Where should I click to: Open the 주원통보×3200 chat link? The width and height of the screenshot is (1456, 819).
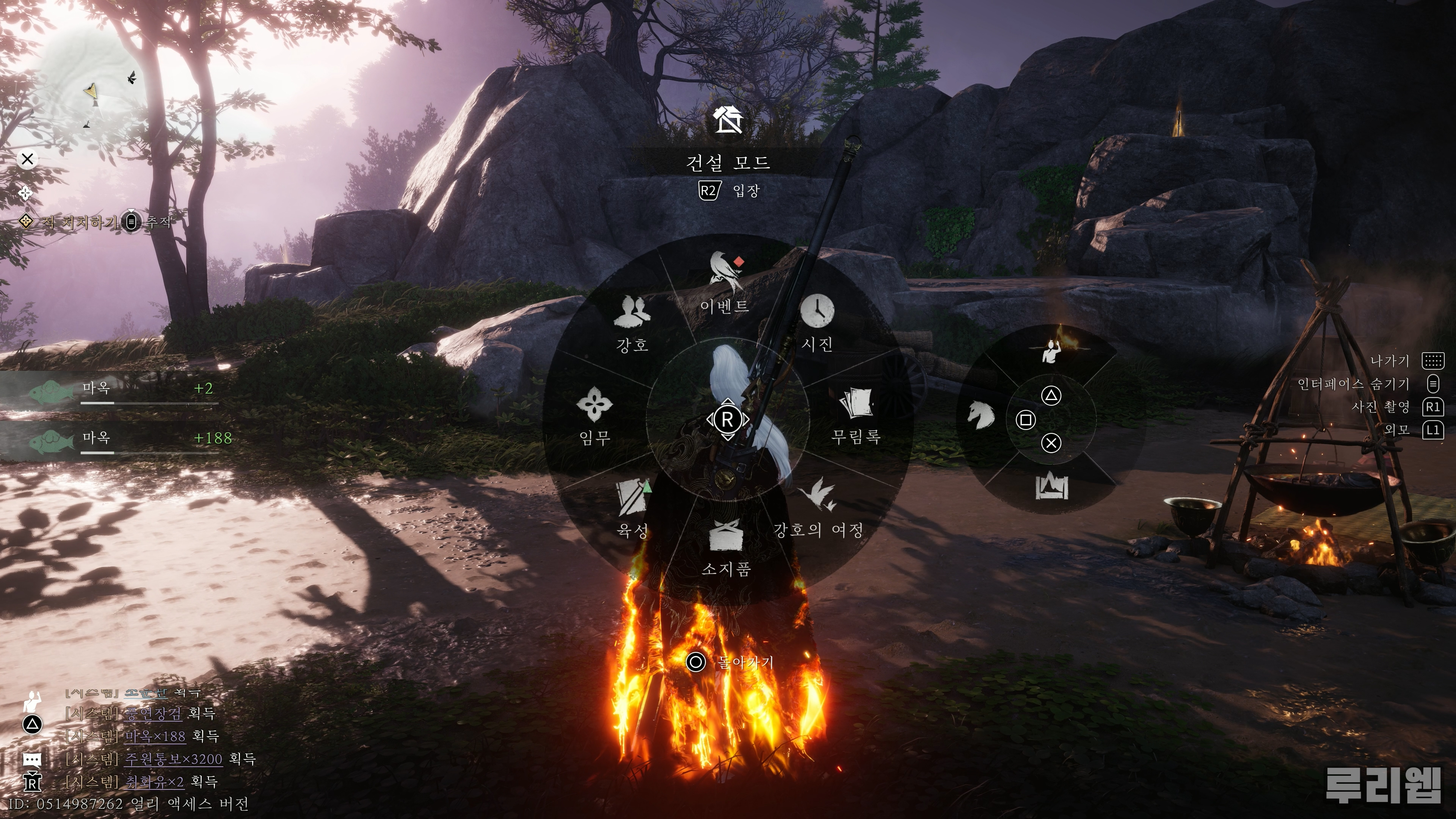173,758
